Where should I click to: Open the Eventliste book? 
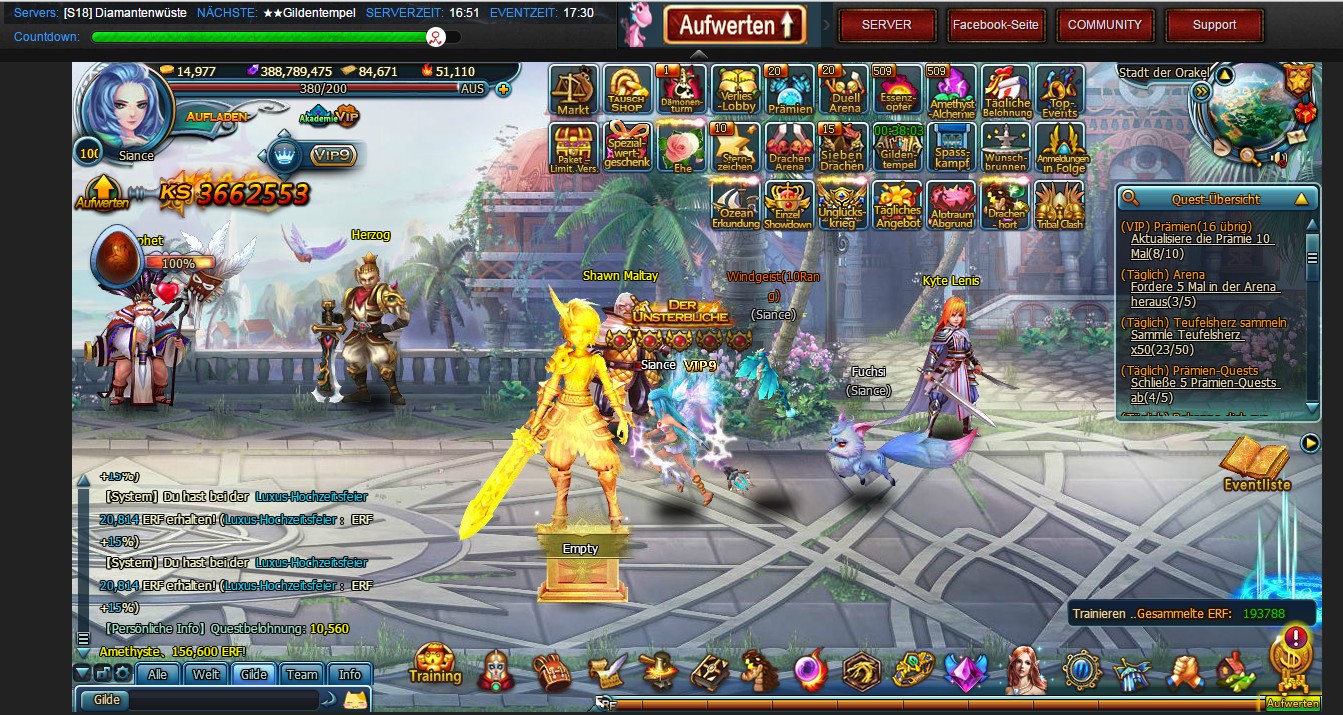pos(1256,463)
